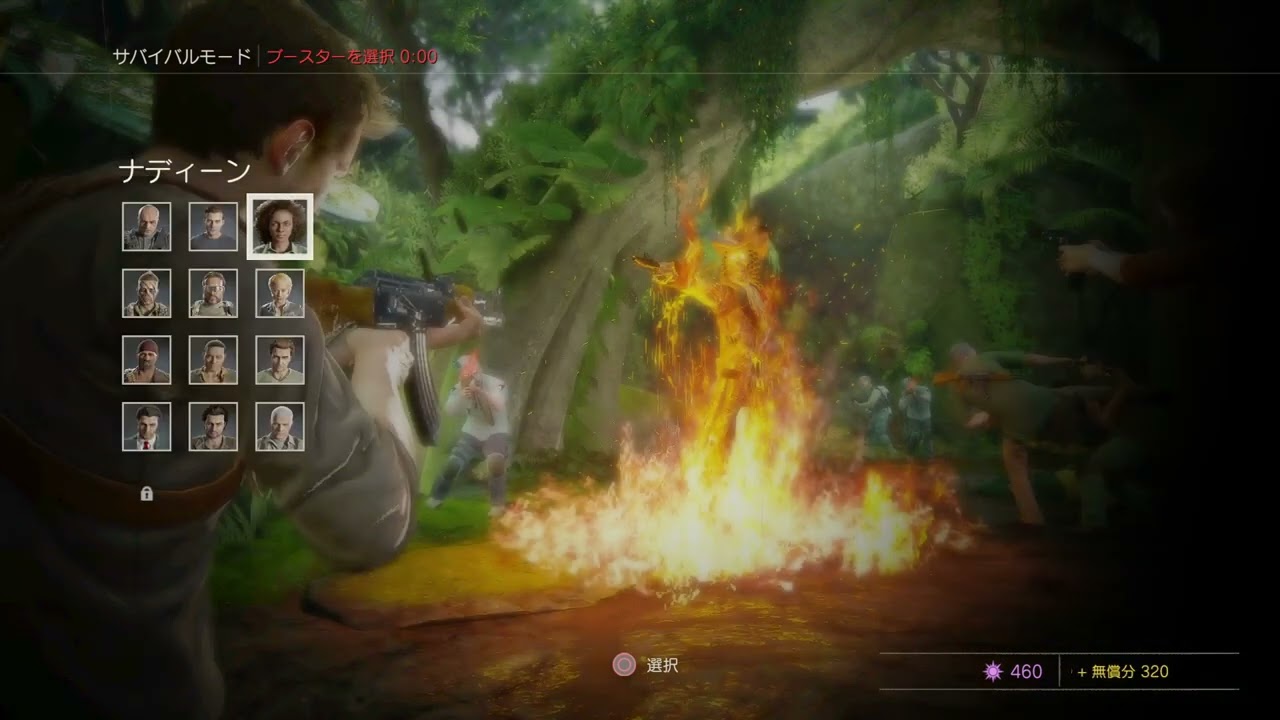Image resolution: width=1280 pixels, height=720 pixels.
Task: Choose the bald man character portrait
Action: 147,227
